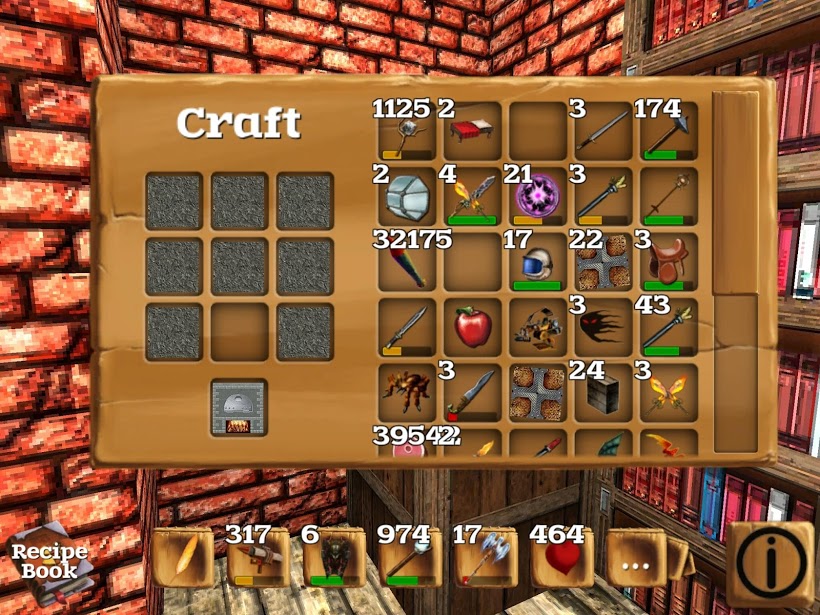
Task: Choose the black shadow ghost item
Action: pos(603,326)
